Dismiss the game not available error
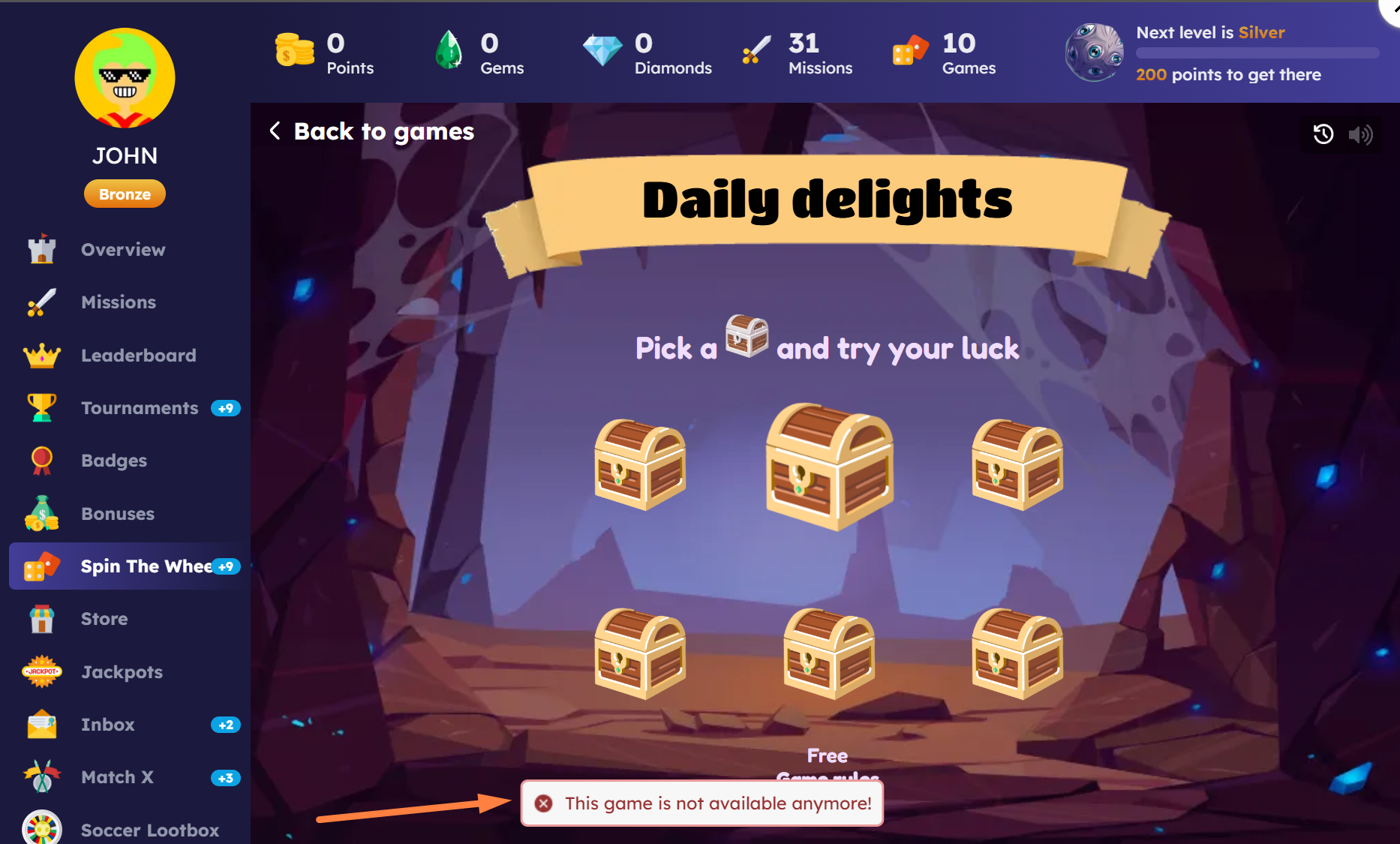The width and height of the screenshot is (1400, 844). [x=544, y=803]
